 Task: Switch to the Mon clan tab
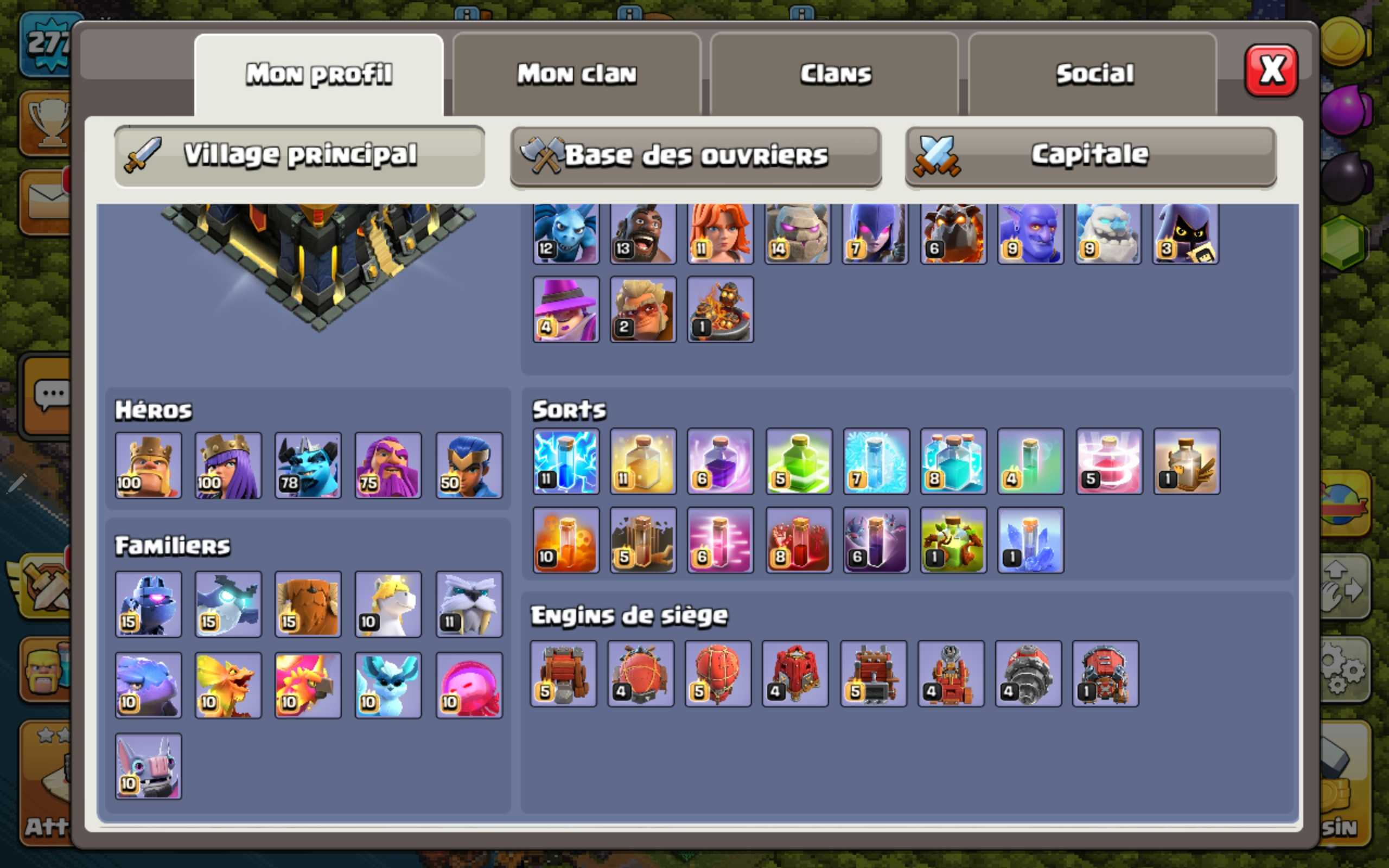click(577, 73)
